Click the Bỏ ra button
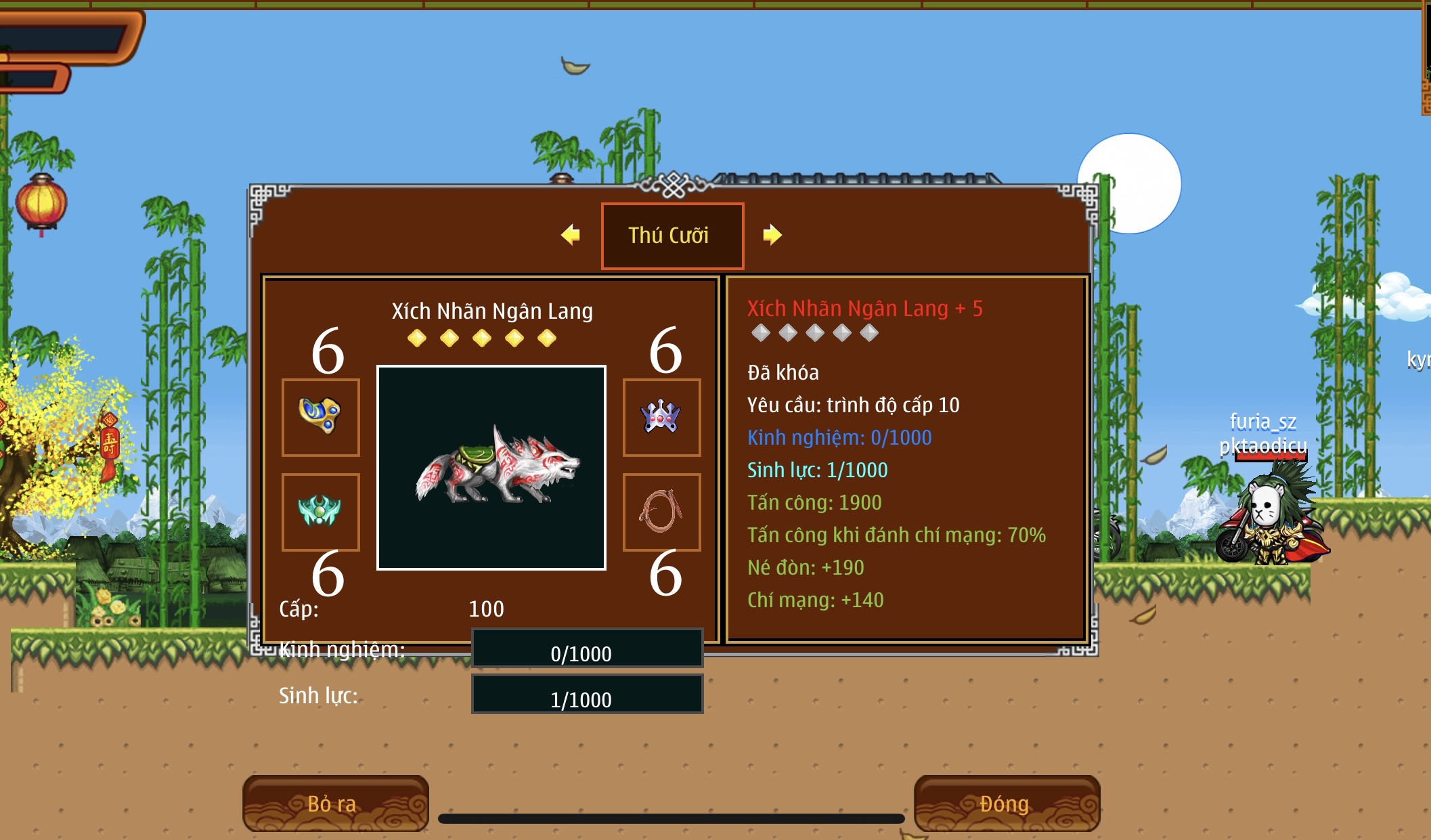Screen dimensions: 1431x840 click(335, 803)
